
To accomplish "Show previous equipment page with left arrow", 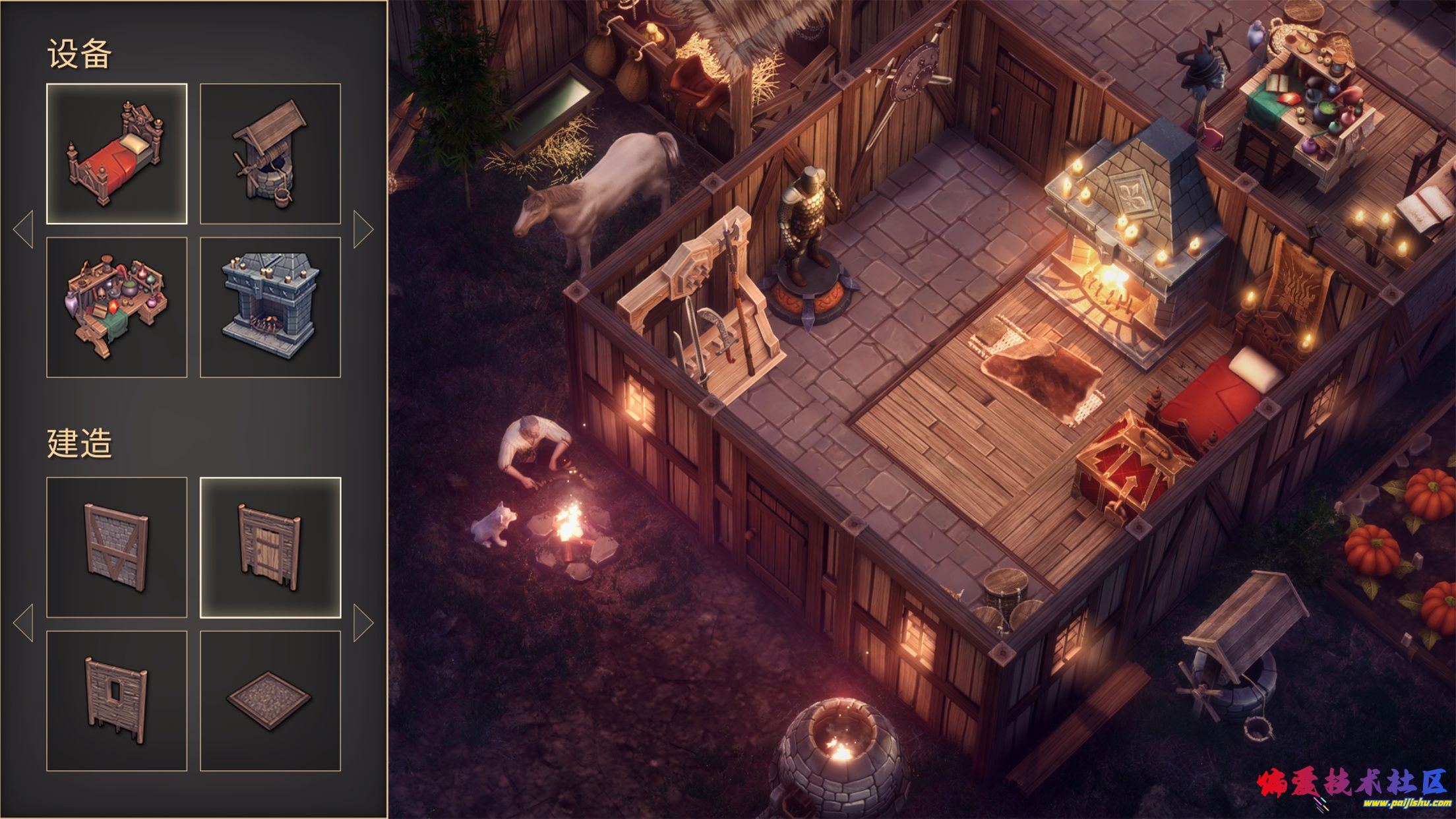I will (x=24, y=229).
